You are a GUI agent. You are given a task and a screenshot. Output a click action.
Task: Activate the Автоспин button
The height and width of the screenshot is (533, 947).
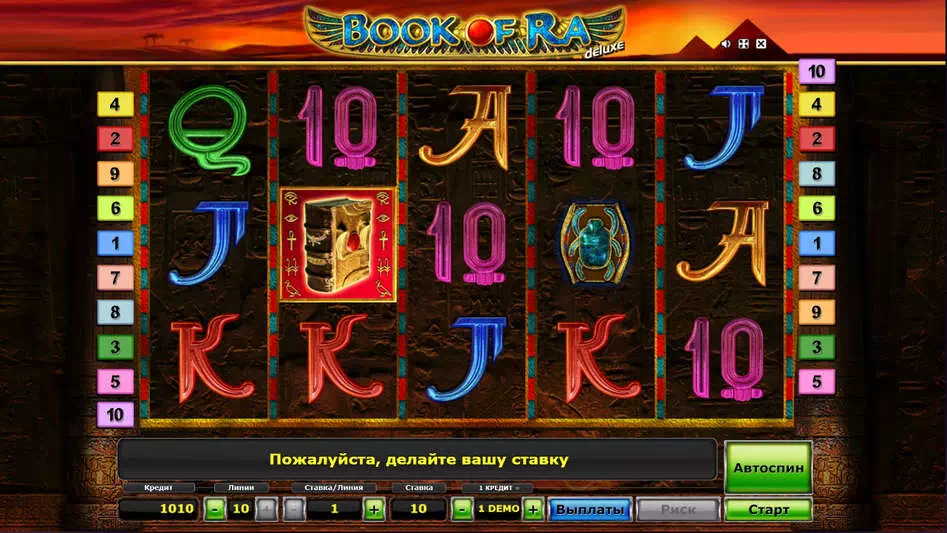tap(767, 467)
